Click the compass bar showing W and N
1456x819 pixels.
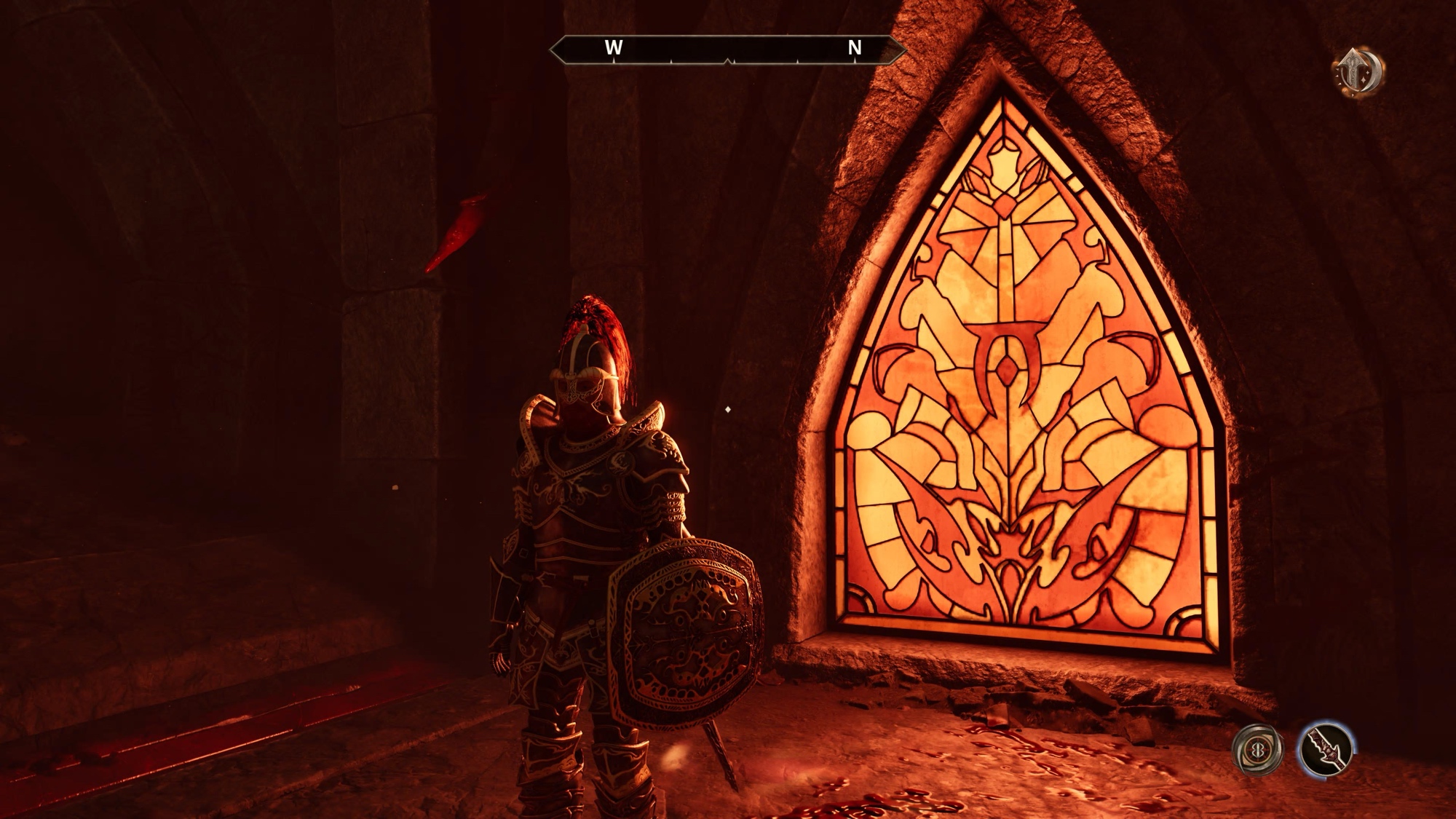pos(727,49)
